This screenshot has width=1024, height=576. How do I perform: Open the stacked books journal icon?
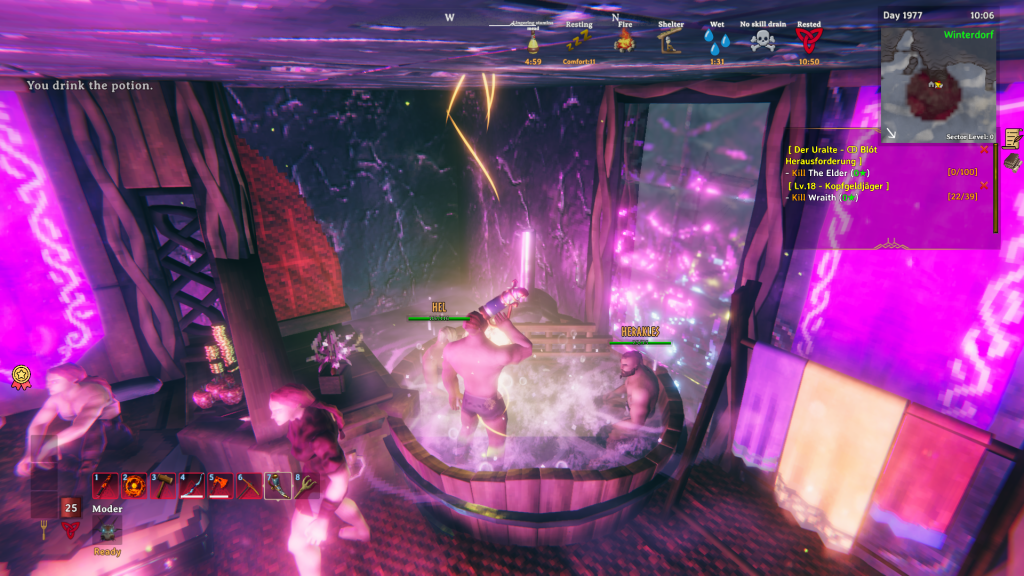pos(1012,161)
